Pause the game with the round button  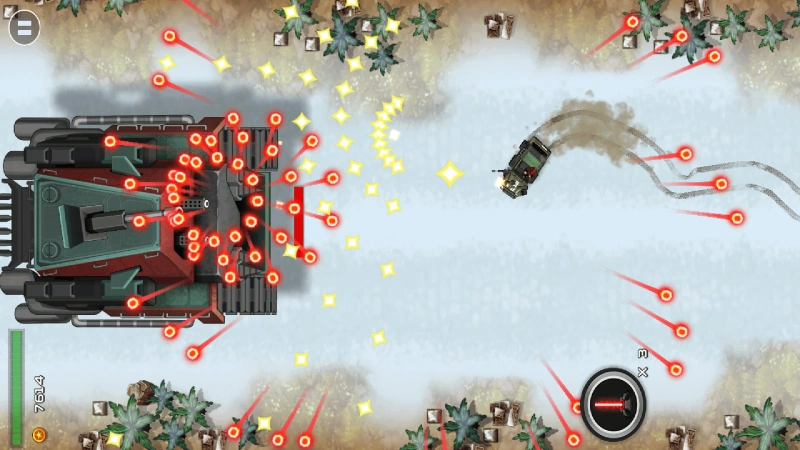[24, 28]
